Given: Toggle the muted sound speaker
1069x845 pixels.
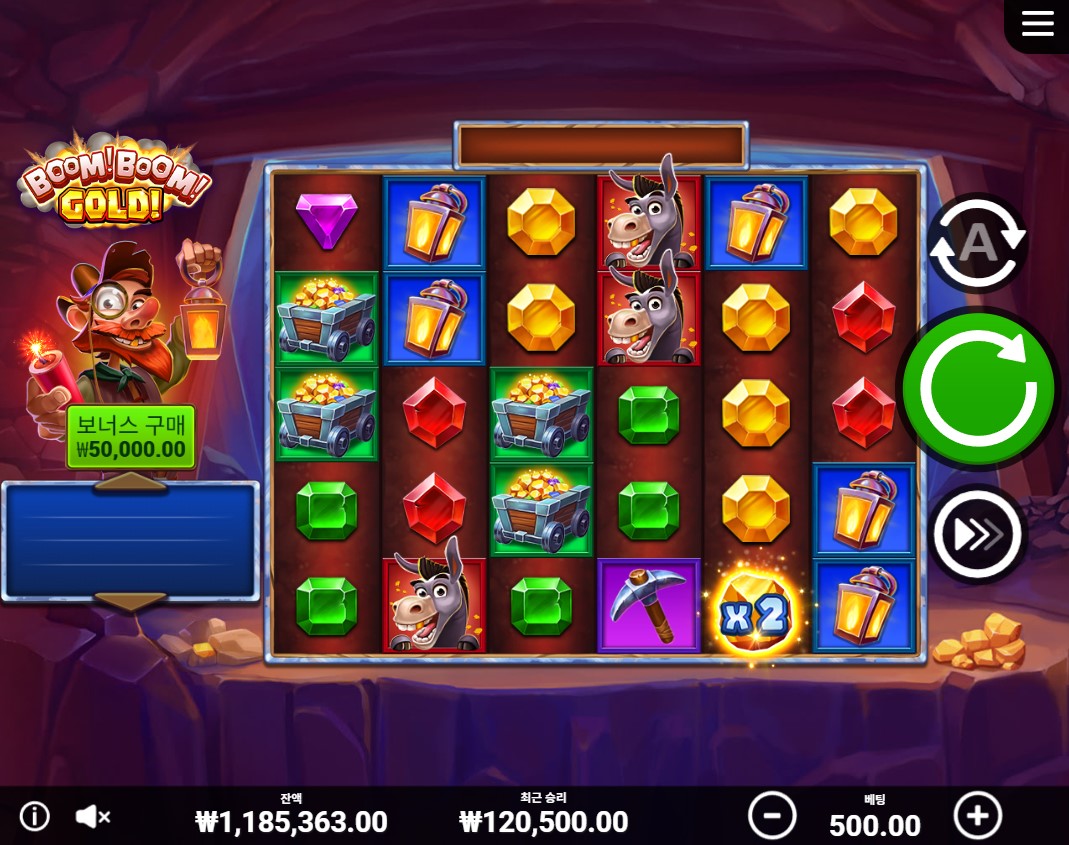Looking at the screenshot, I should click(x=93, y=816).
